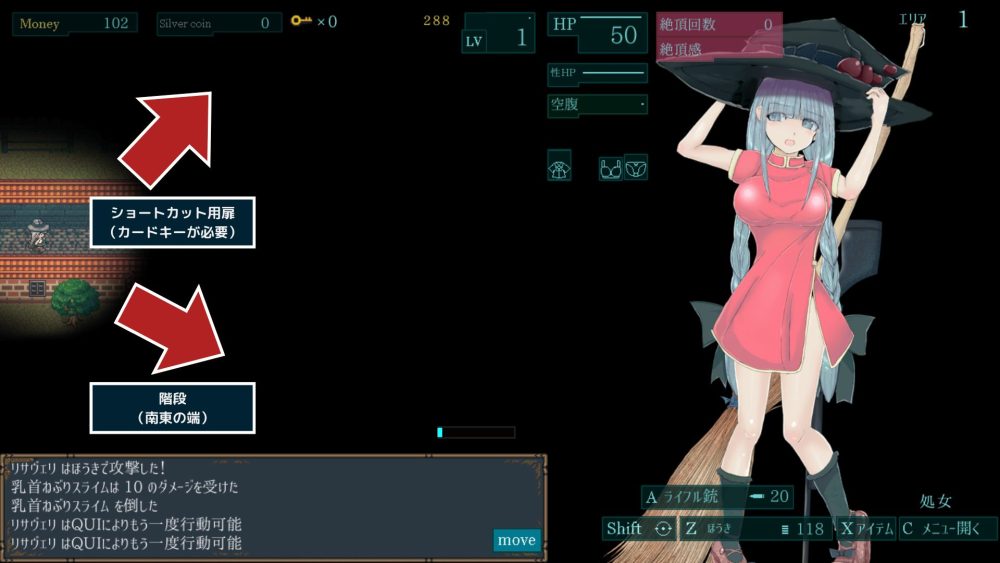Click the 空腹 hunger status box

point(597,104)
